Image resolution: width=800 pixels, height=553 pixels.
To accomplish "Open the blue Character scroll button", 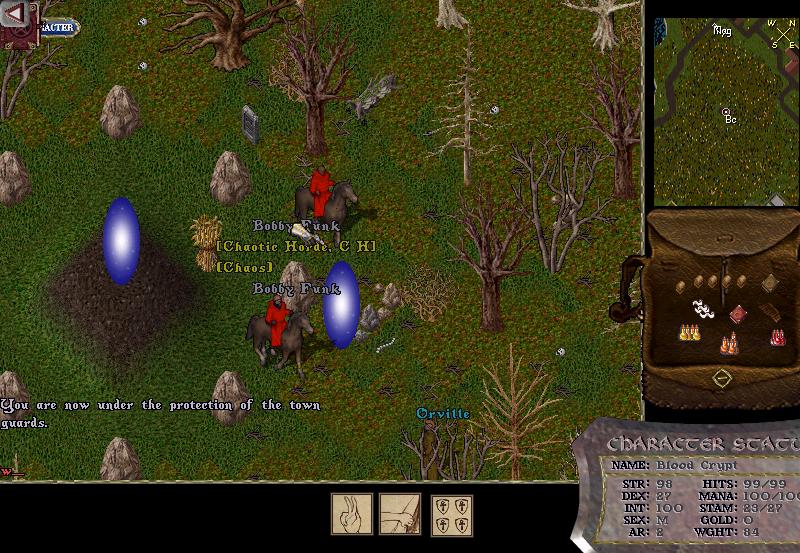I will coord(58,27).
